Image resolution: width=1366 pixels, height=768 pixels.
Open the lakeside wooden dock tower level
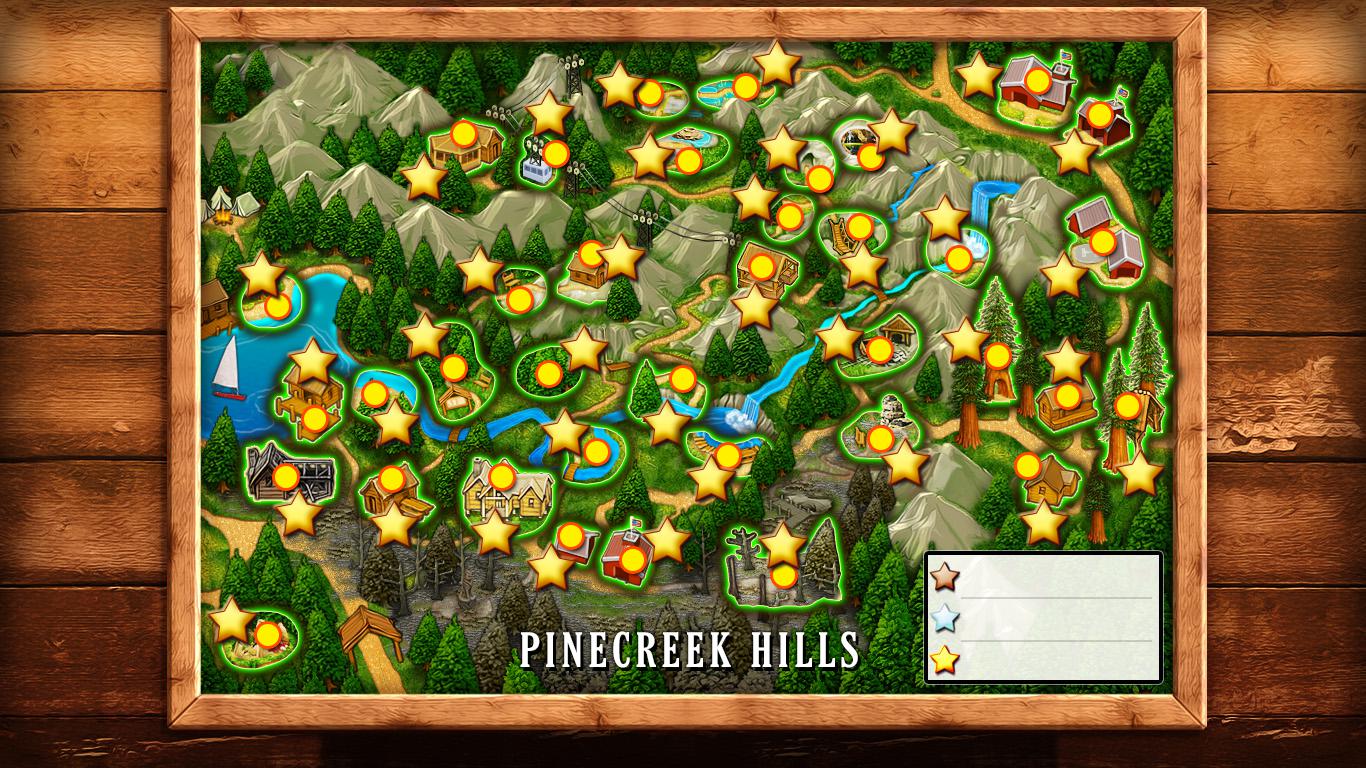pos(314,419)
